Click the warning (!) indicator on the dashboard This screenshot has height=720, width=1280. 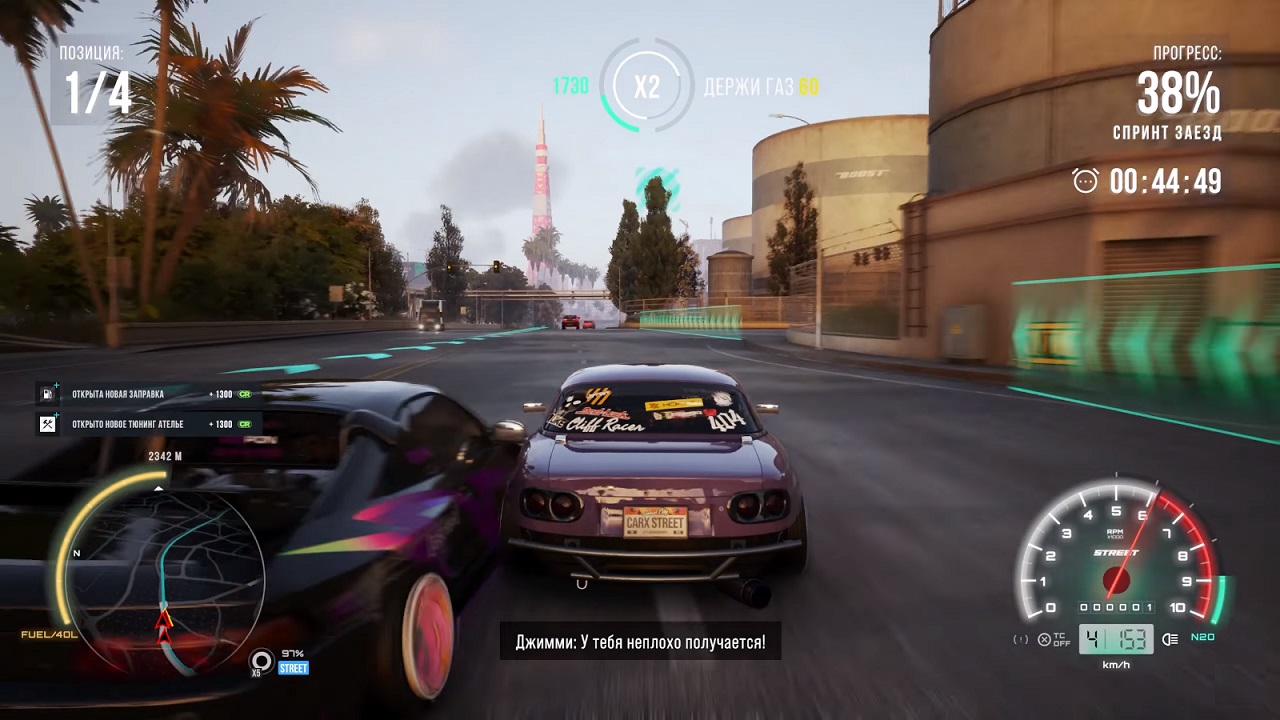(1021, 639)
